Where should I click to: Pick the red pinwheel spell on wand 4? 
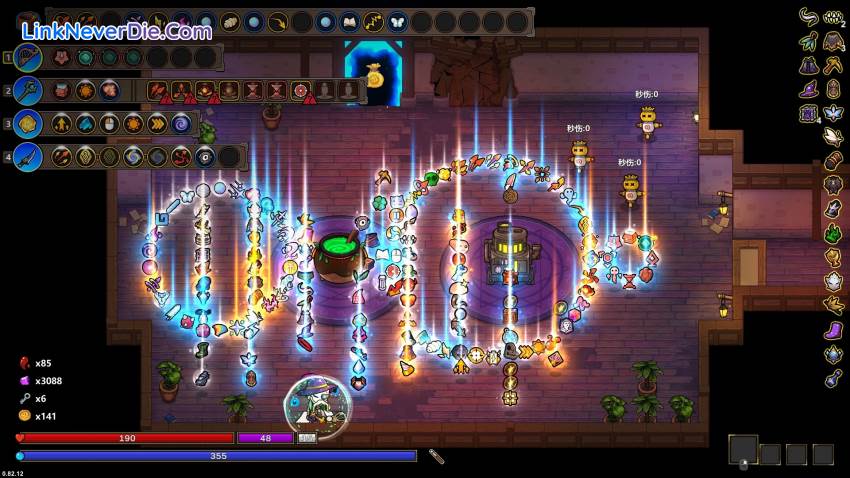tap(181, 157)
